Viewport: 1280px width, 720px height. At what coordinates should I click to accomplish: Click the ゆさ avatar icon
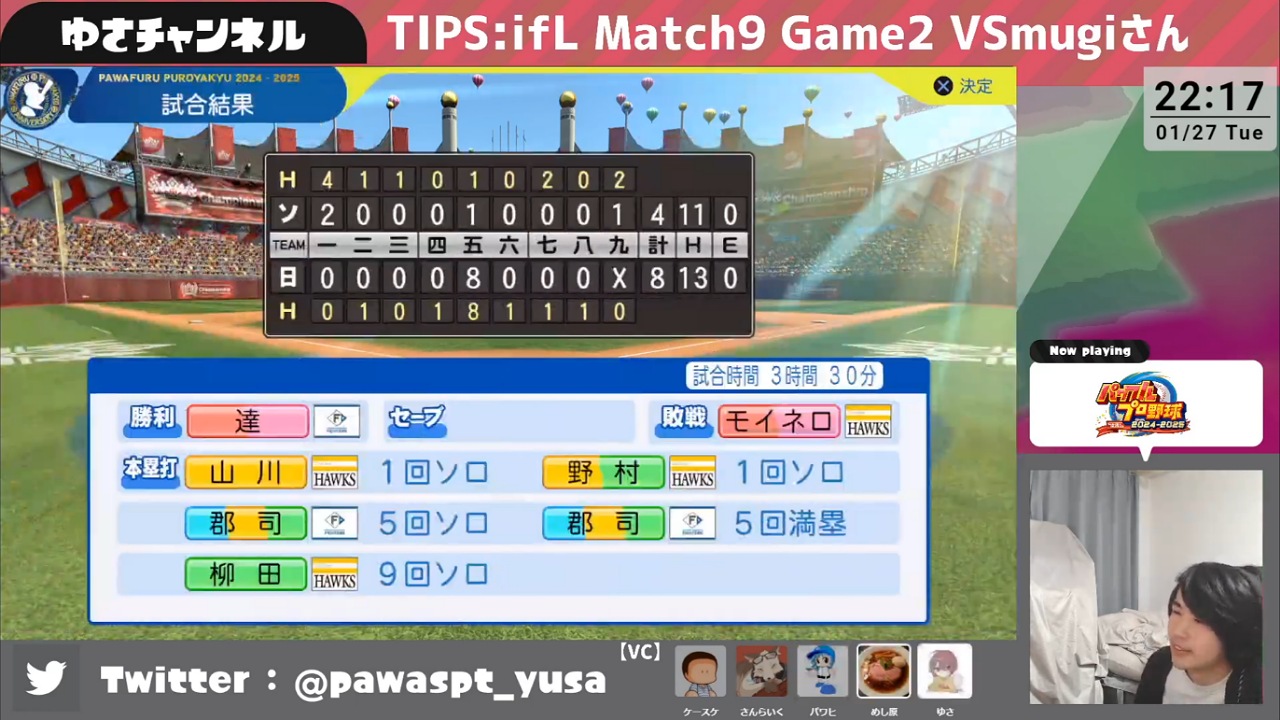click(x=944, y=670)
